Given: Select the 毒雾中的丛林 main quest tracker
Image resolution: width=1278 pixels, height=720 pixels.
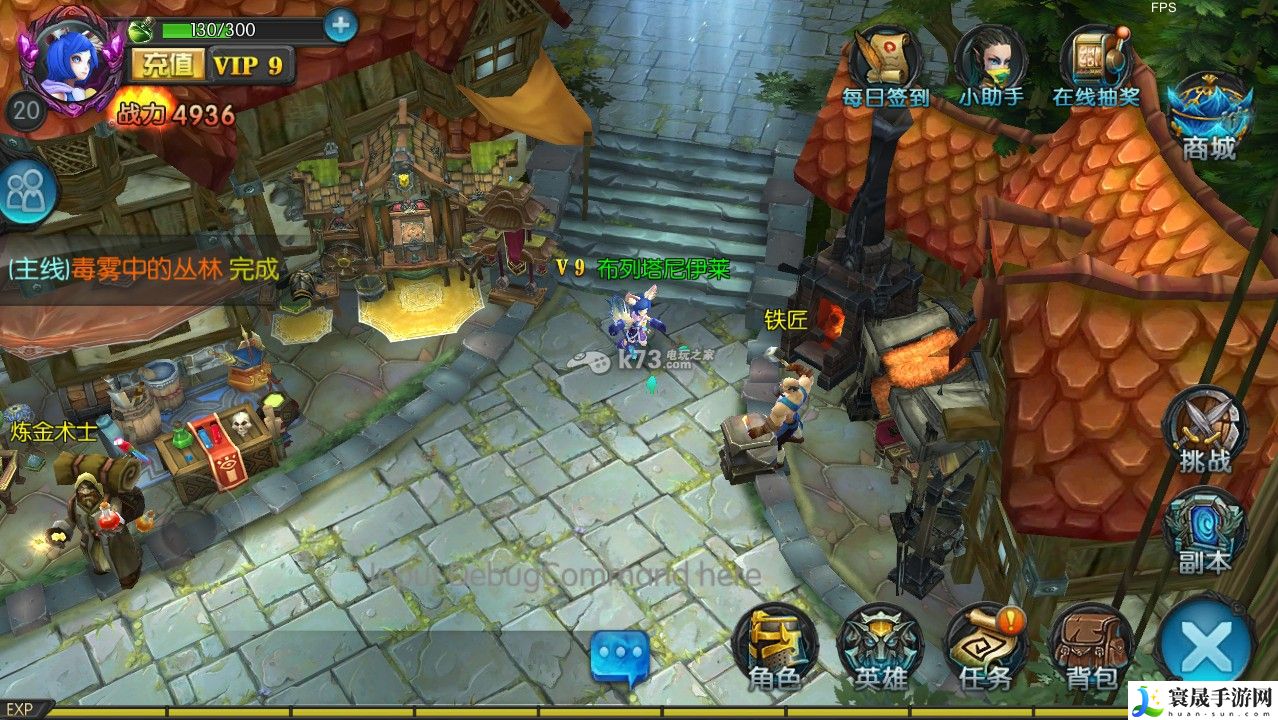Looking at the screenshot, I should [142, 269].
